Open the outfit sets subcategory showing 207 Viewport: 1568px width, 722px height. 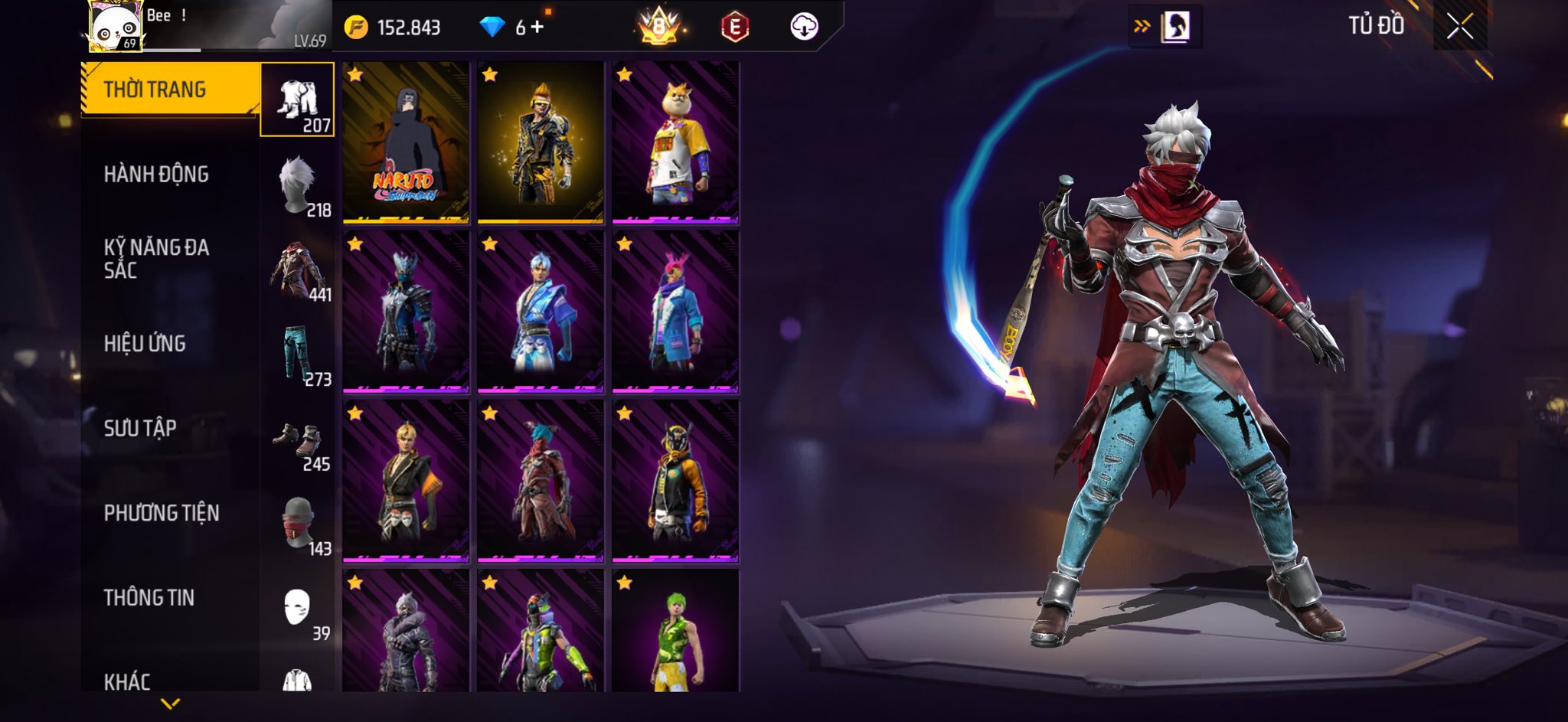[x=298, y=100]
